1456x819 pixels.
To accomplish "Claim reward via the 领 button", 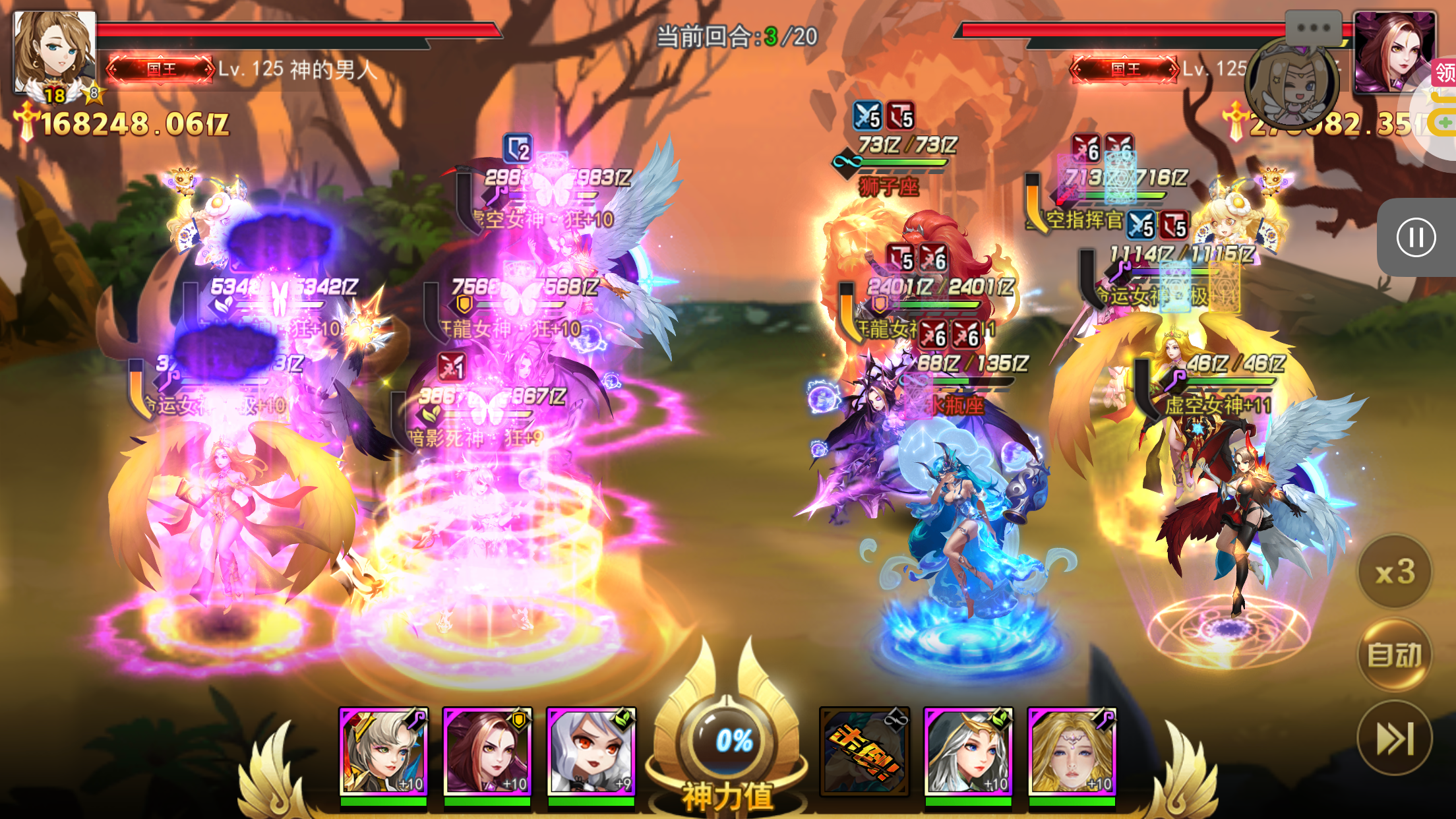I will coord(1444,73).
